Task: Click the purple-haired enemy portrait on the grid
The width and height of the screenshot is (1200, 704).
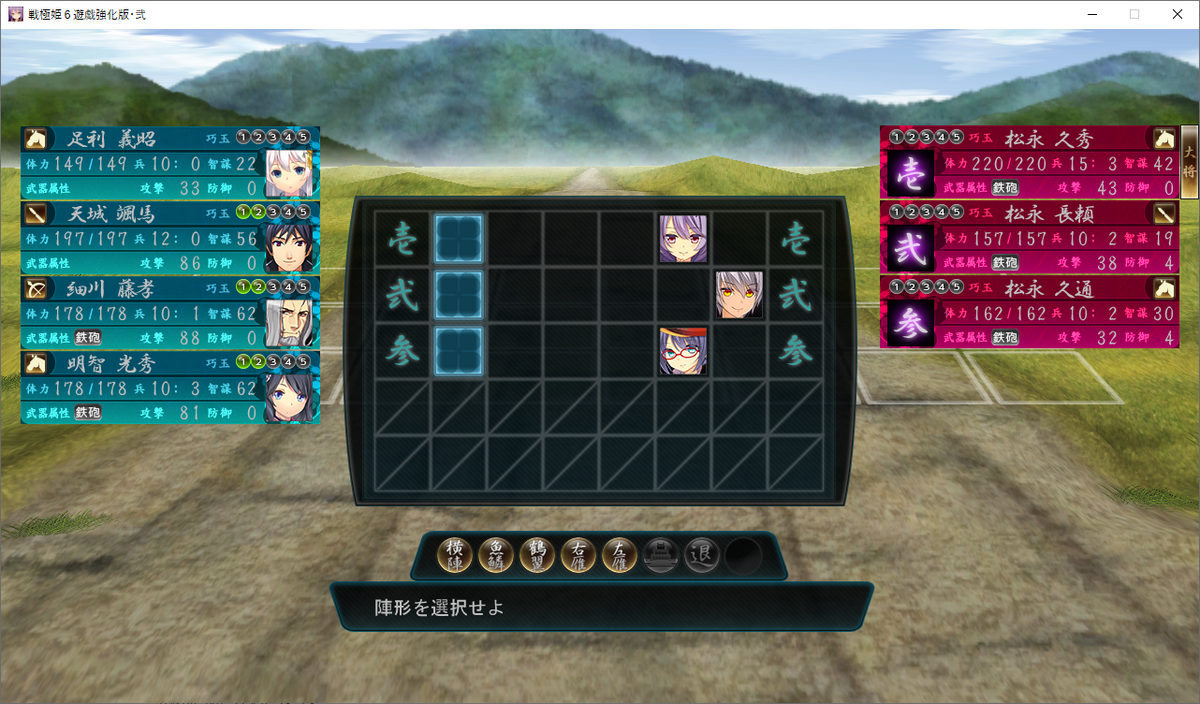Action: tap(683, 239)
